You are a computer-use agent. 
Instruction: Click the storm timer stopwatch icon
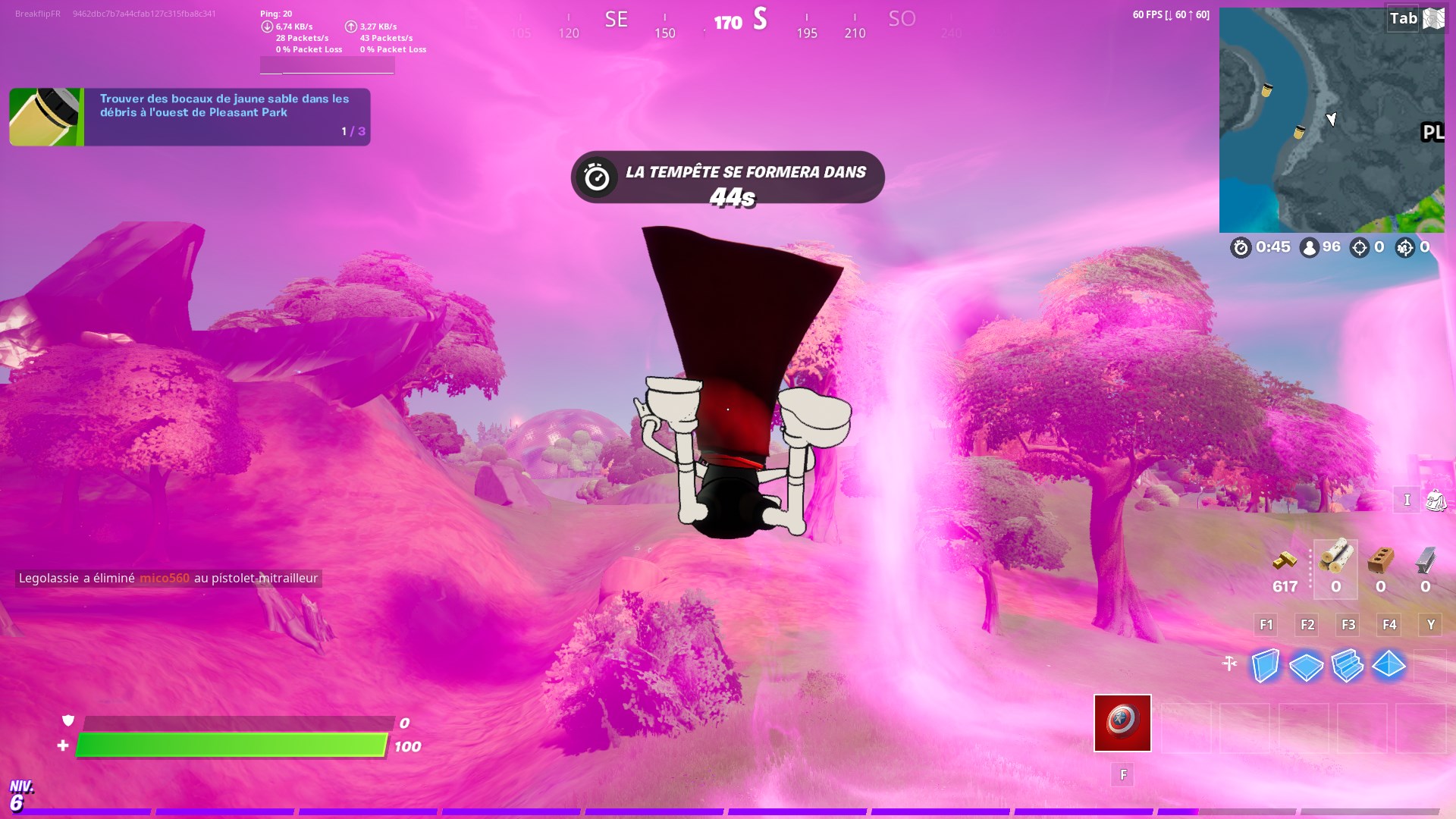pyautogui.click(x=1241, y=246)
